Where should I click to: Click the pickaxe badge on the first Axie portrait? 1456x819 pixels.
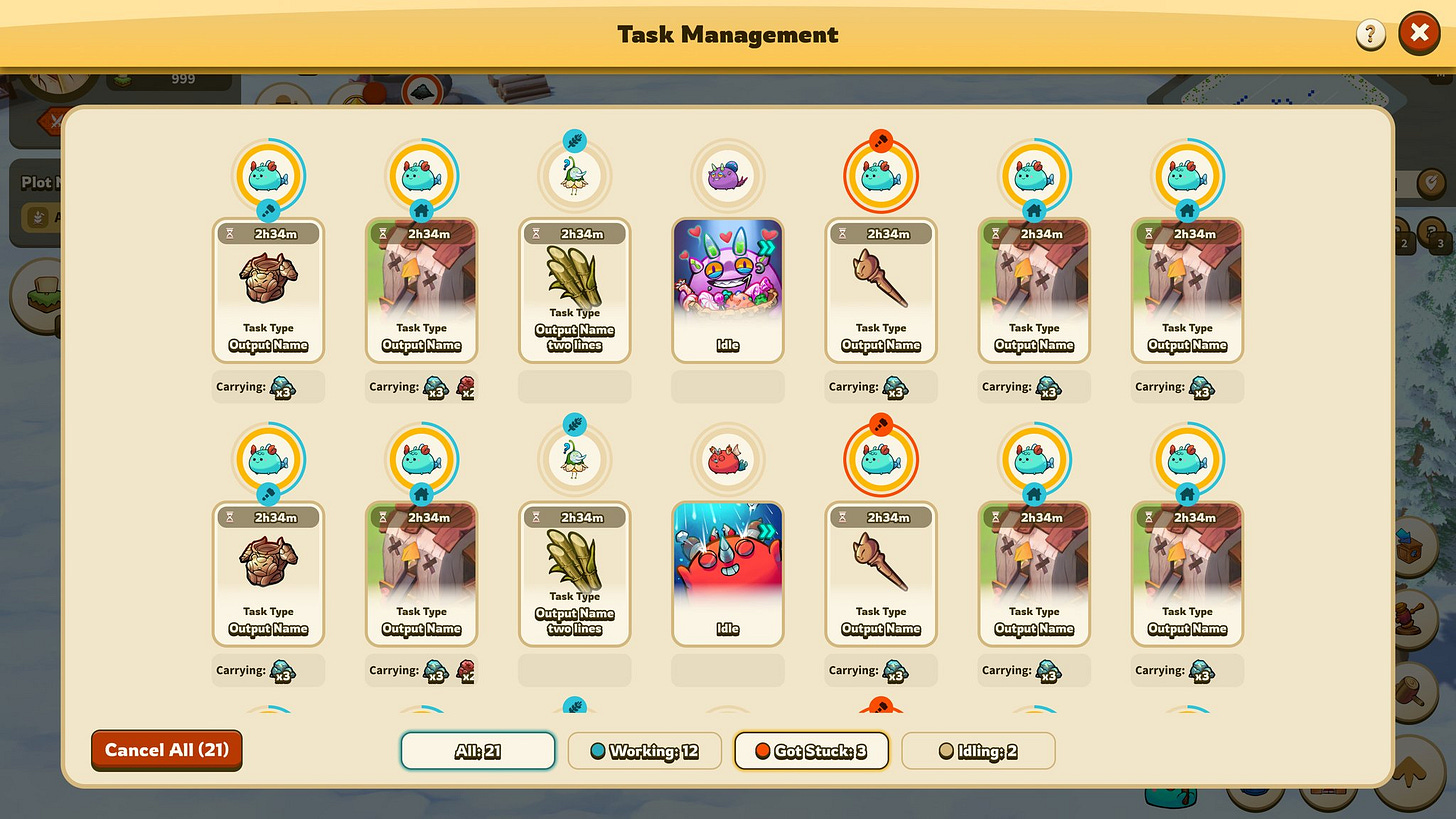point(268,210)
